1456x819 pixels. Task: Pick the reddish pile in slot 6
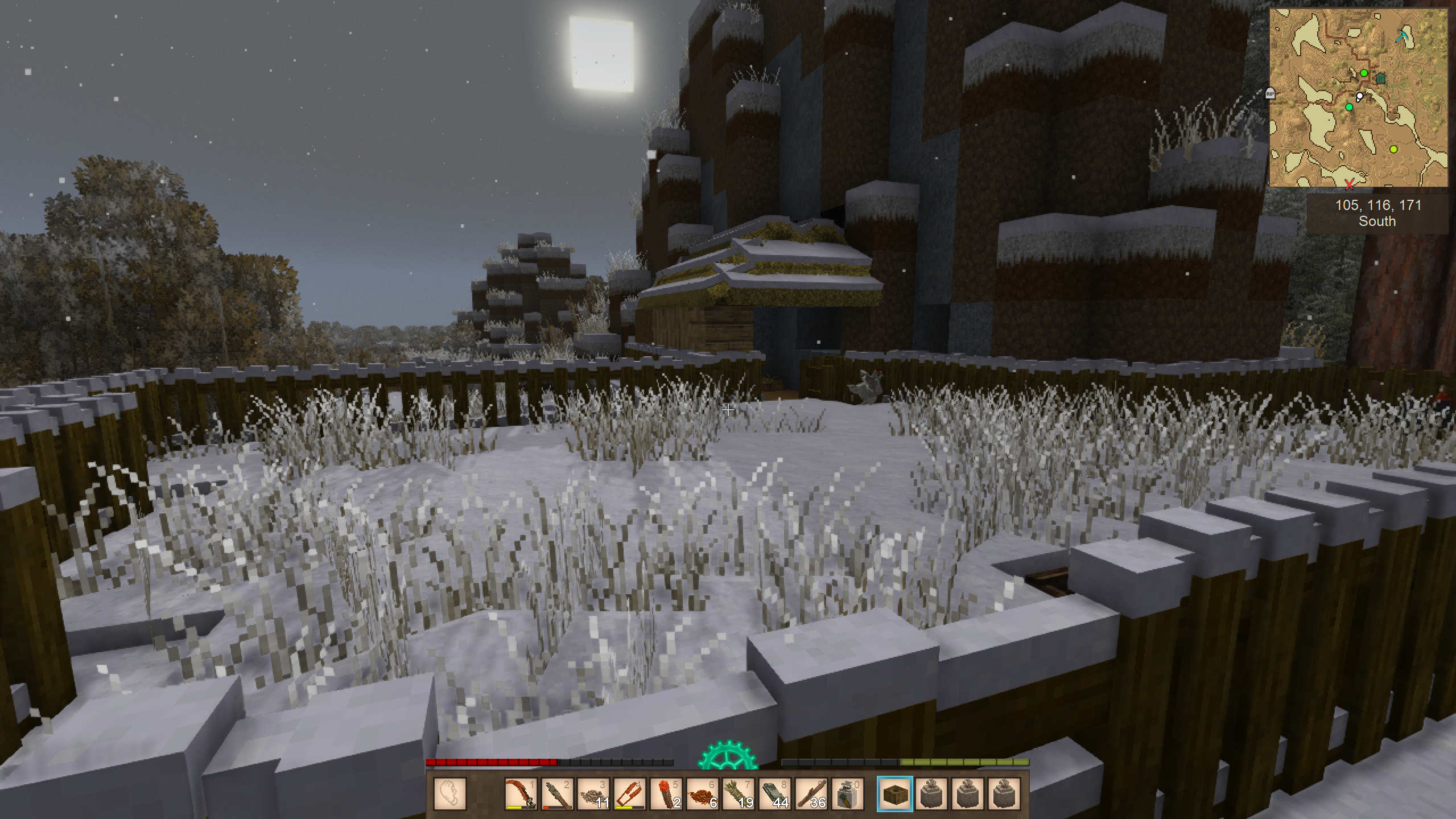(x=702, y=793)
